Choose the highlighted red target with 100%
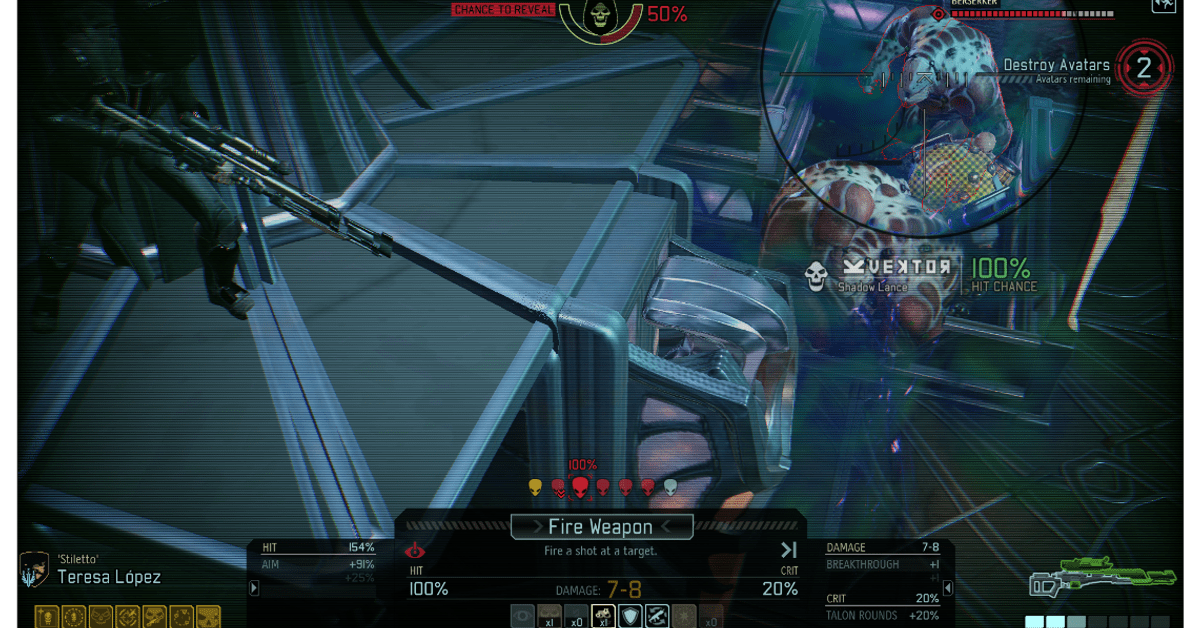This screenshot has height=628, width=1200. click(x=580, y=486)
